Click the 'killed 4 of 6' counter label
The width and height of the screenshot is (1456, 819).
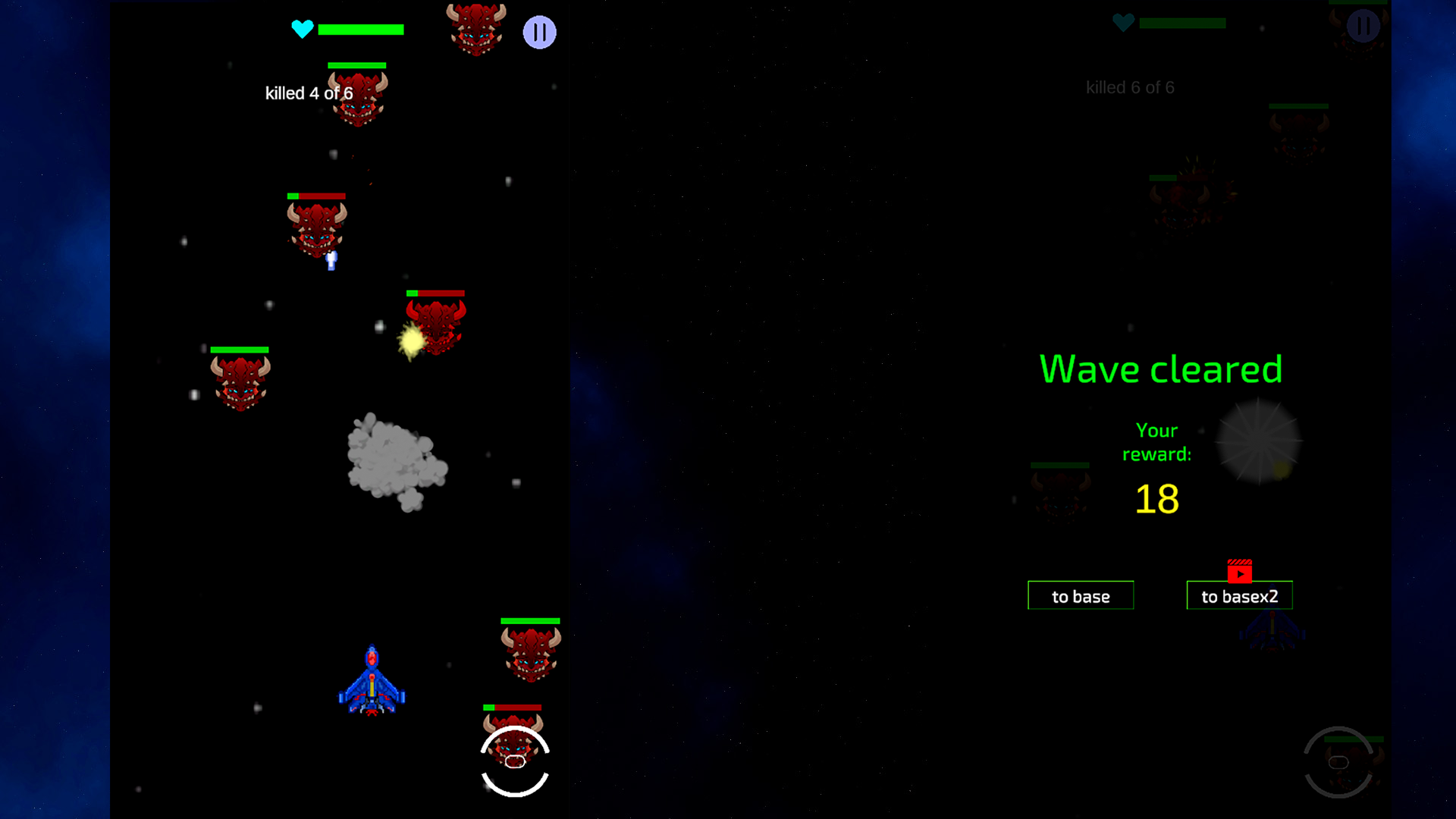click(x=308, y=92)
